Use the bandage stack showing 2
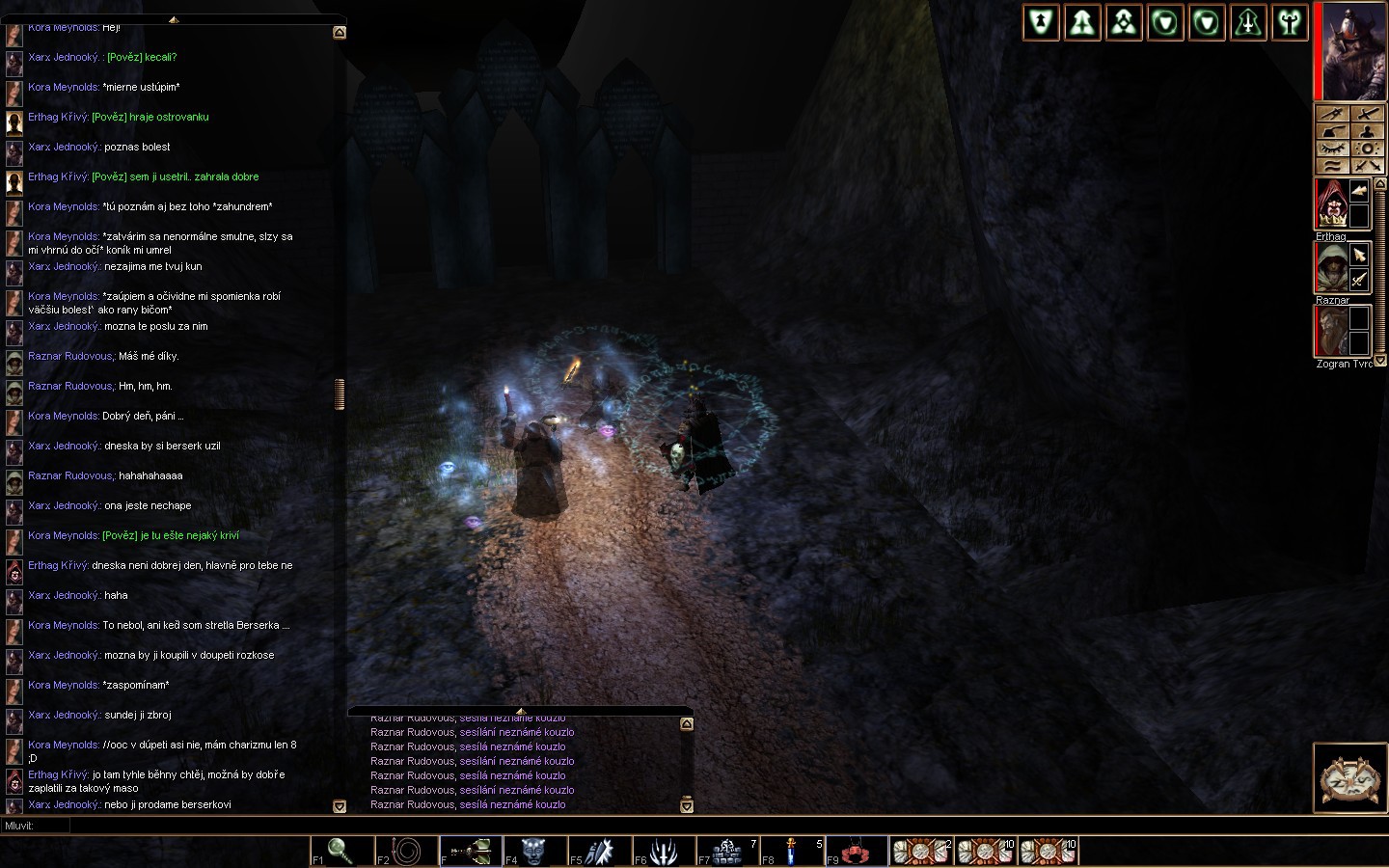 click(x=920, y=851)
